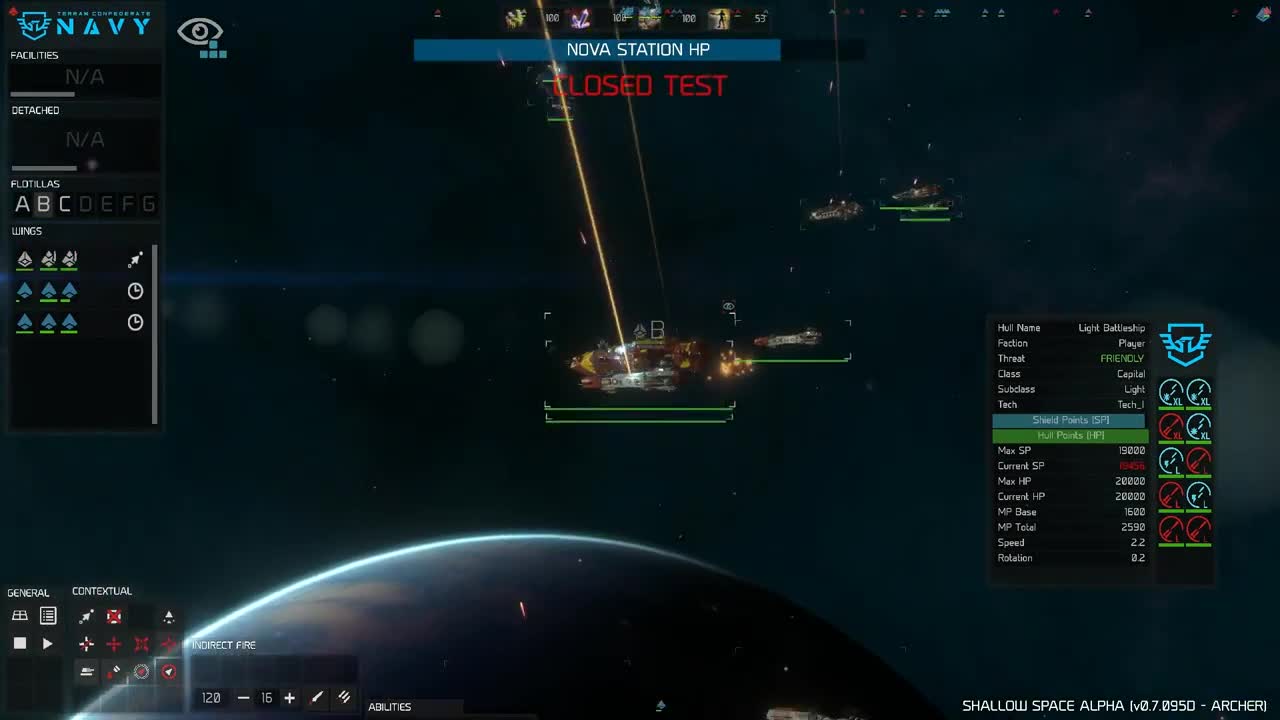This screenshot has width=1280, height=720.
Task: Toggle the clock icon next to the second wing row
Action: (135, 291)
